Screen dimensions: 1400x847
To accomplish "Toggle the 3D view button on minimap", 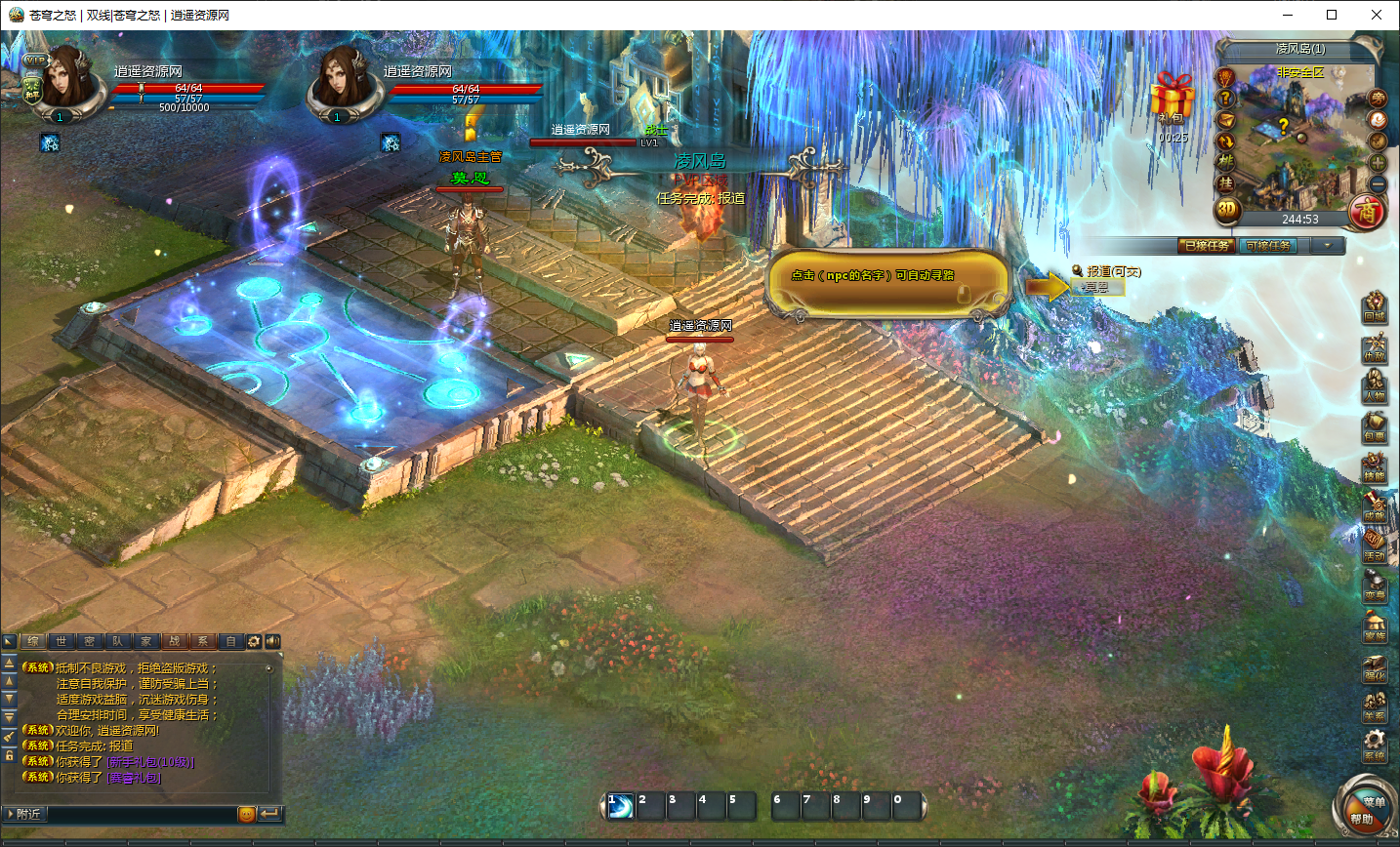I will pyautogui.click(x=1227, y=209).
